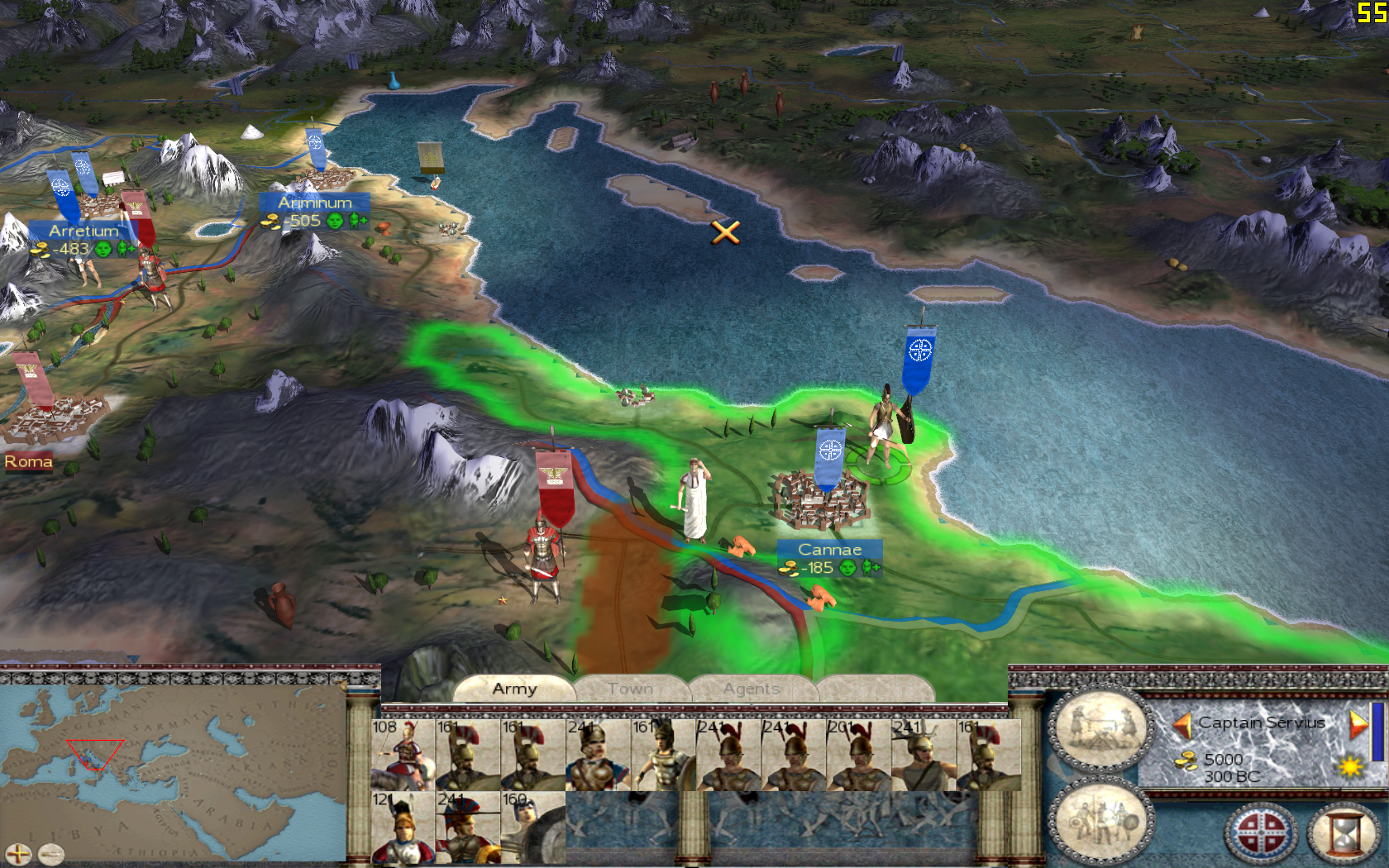Cycle to the previous character with left arrow
This screenshot has height=868, width=1389.
click(x=1182, y=725)
